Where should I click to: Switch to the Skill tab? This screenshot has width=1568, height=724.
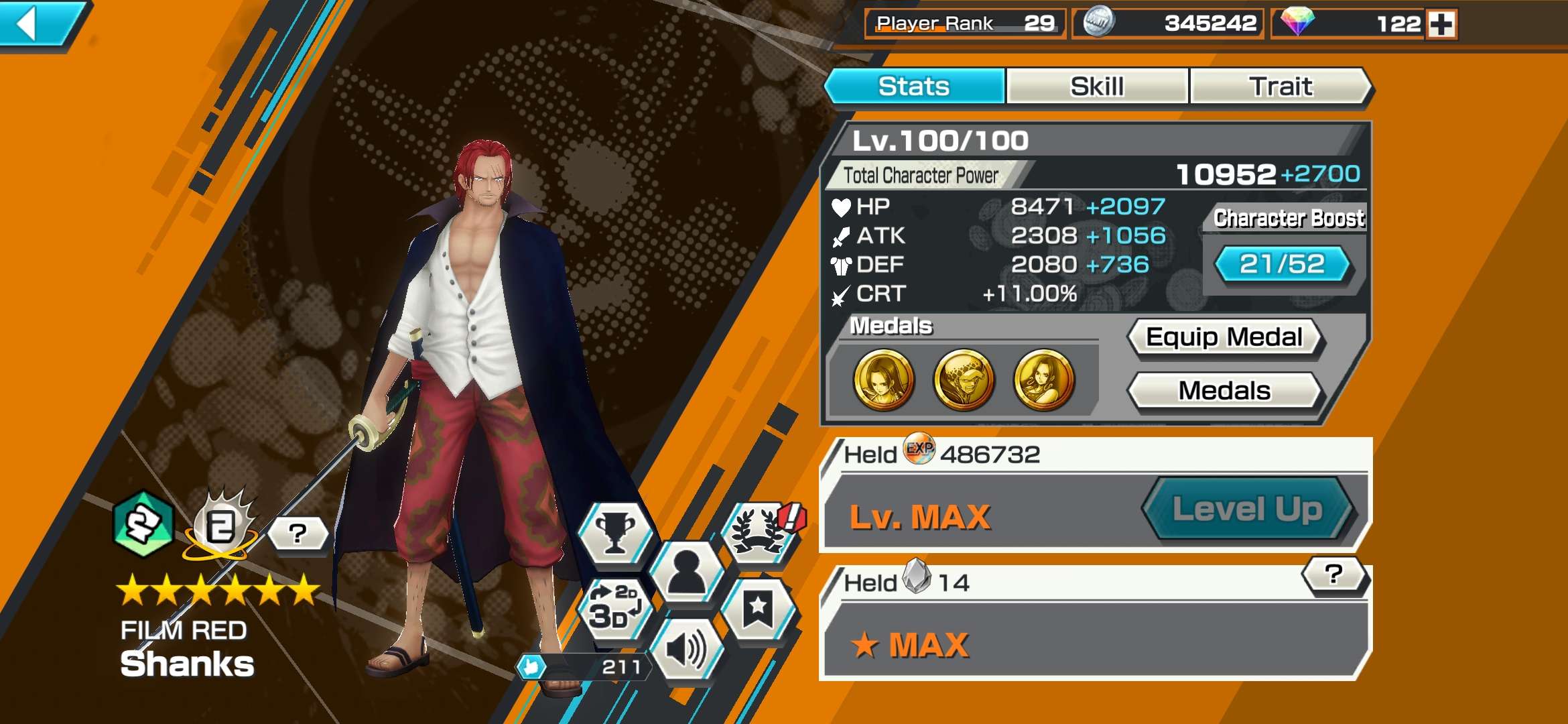(1097, 86)
